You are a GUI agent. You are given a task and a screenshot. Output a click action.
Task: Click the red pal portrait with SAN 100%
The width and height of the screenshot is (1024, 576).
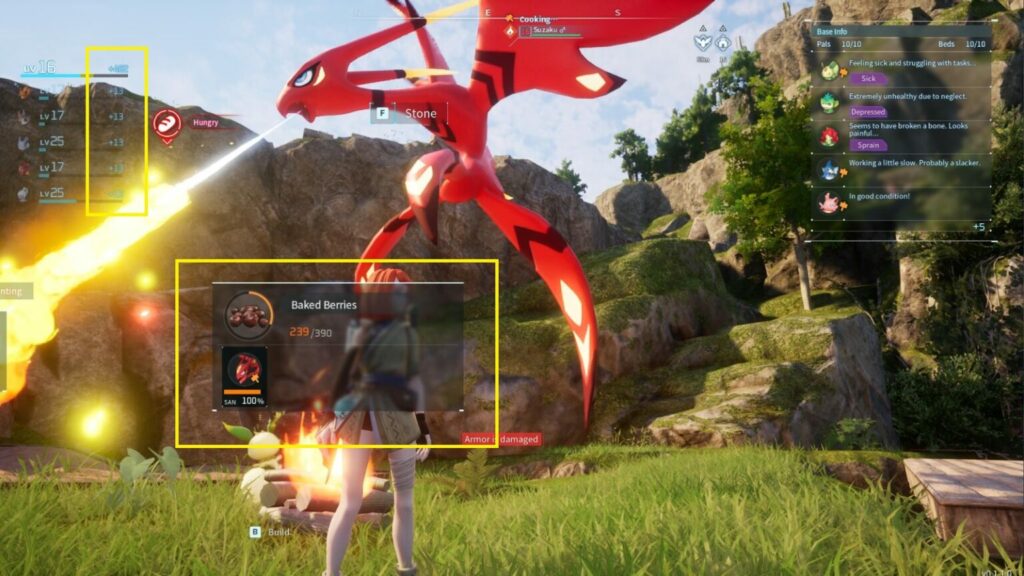(244, 370)
